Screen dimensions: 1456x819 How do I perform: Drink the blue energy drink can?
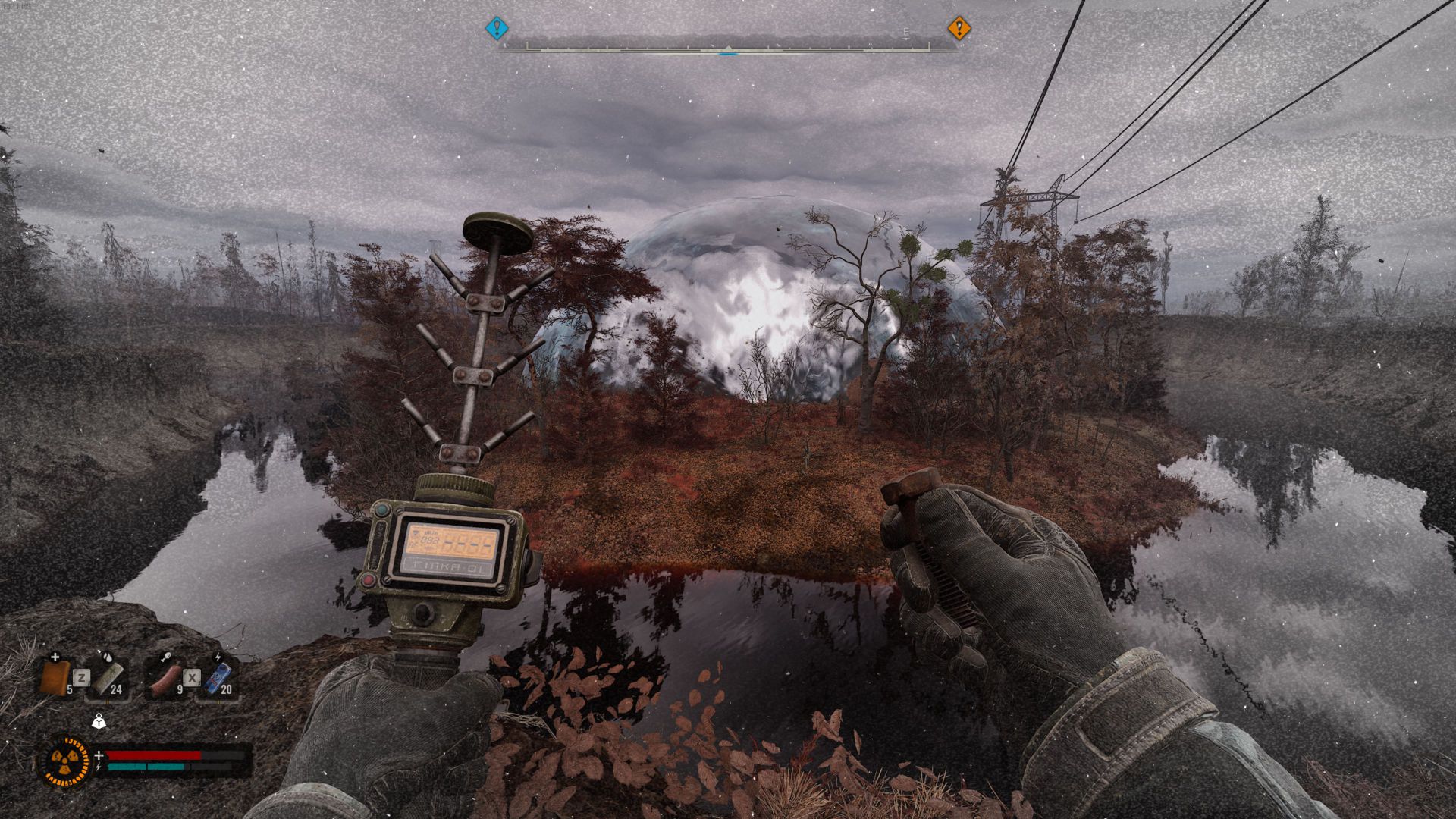click(218, 676)
